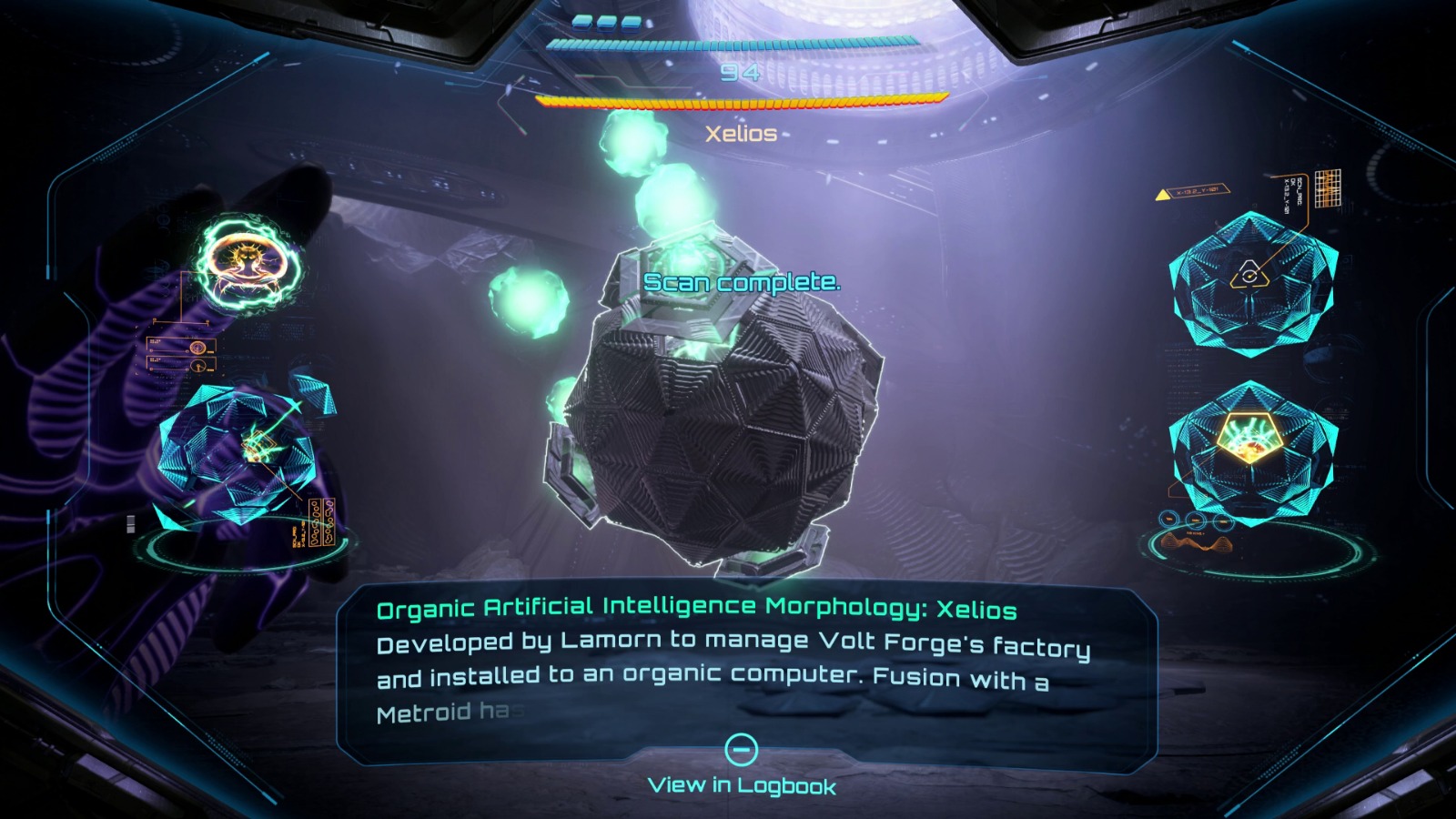Select the highlighted organic core pentagon on the lower right hologram

1251,436
